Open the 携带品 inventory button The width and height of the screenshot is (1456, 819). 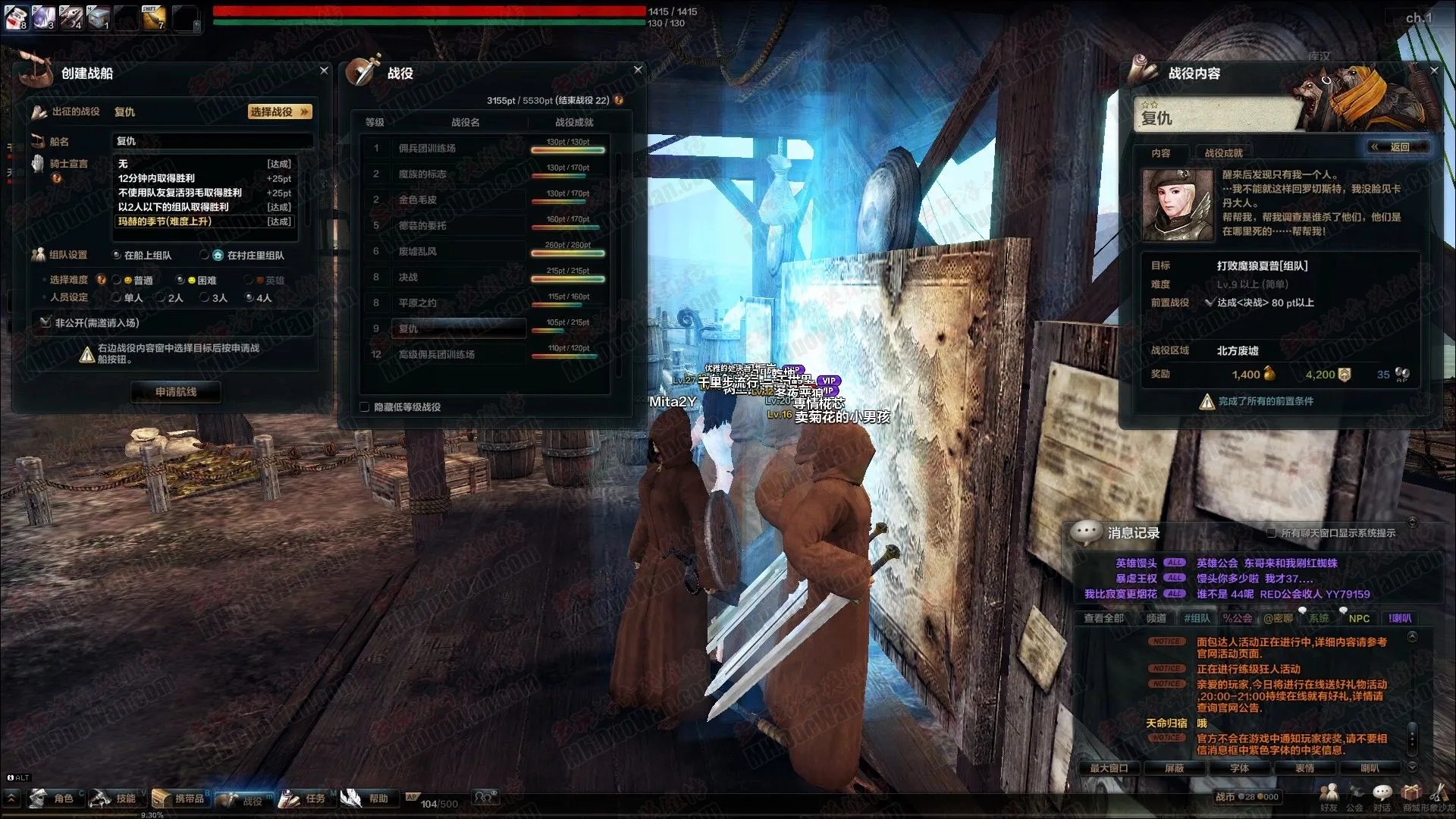coord(180,799)
